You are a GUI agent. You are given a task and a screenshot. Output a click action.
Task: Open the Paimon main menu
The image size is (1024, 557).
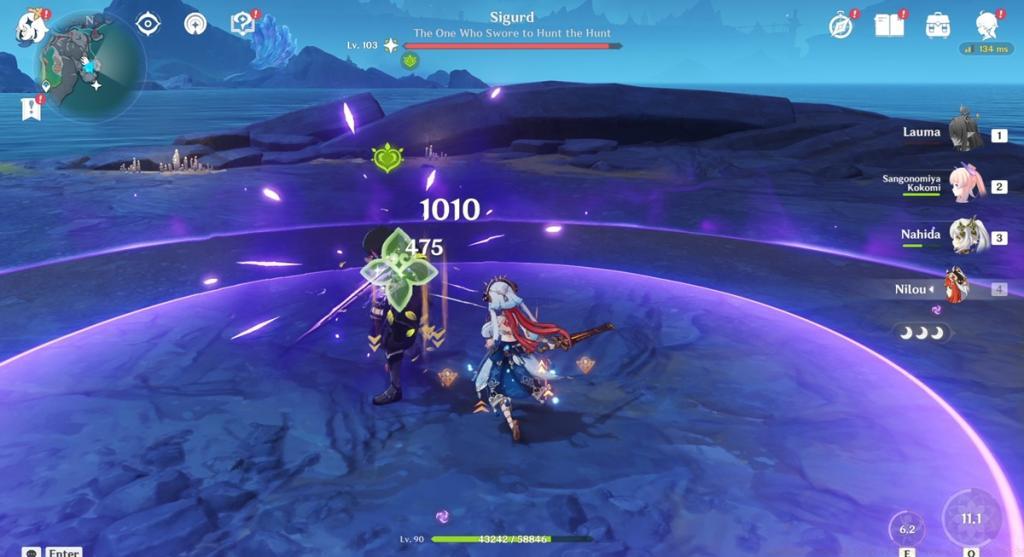28,25
